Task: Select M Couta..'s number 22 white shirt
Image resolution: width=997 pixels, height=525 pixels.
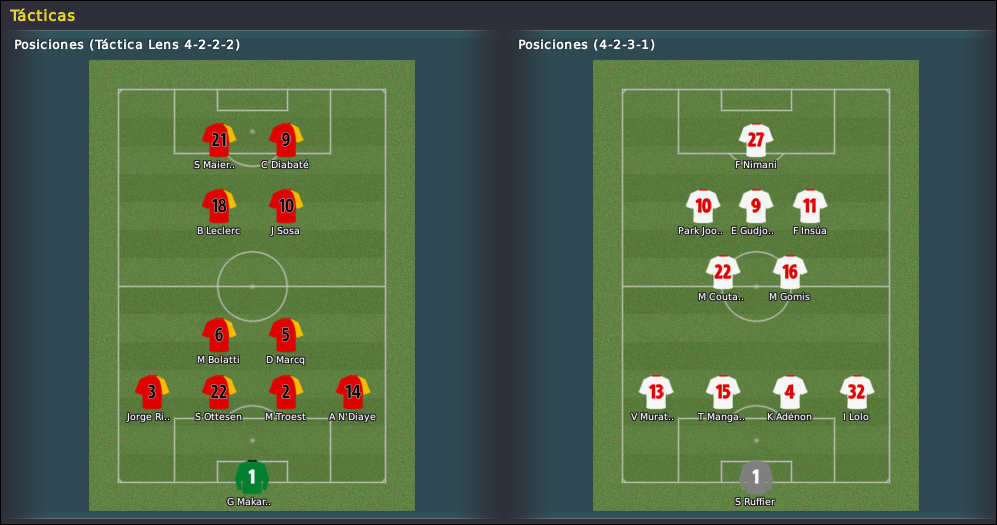Action: tap(722, 272)
